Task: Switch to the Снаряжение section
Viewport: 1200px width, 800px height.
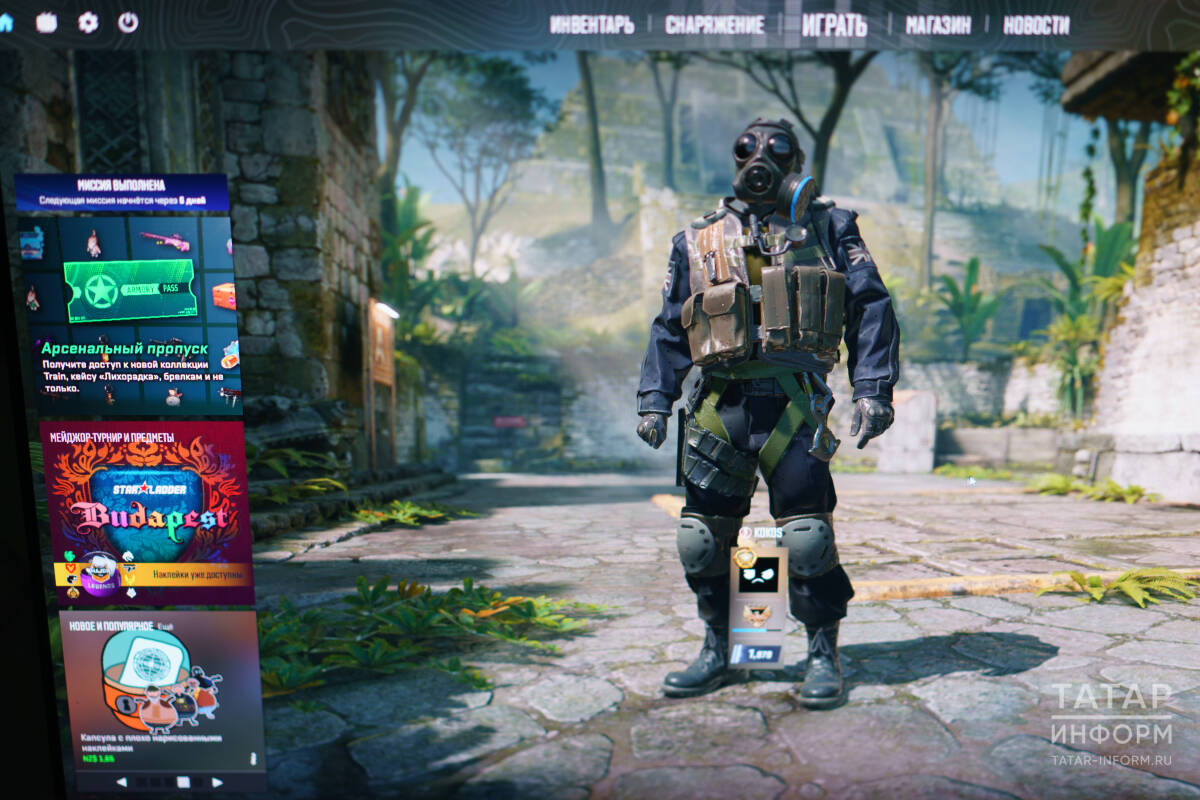Action: coord(714,25)
